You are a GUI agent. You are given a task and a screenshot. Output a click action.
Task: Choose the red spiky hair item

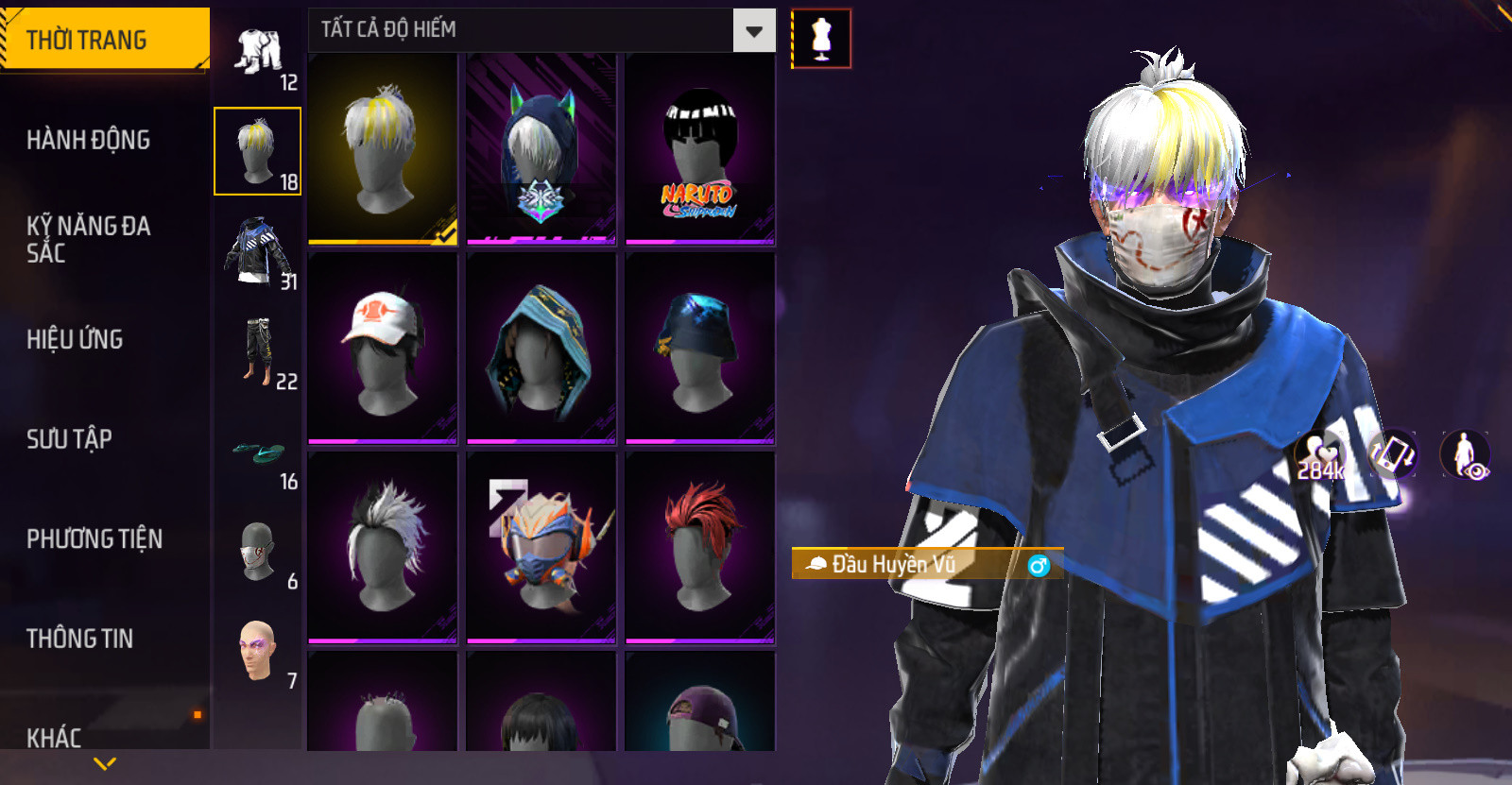point(699,547)
